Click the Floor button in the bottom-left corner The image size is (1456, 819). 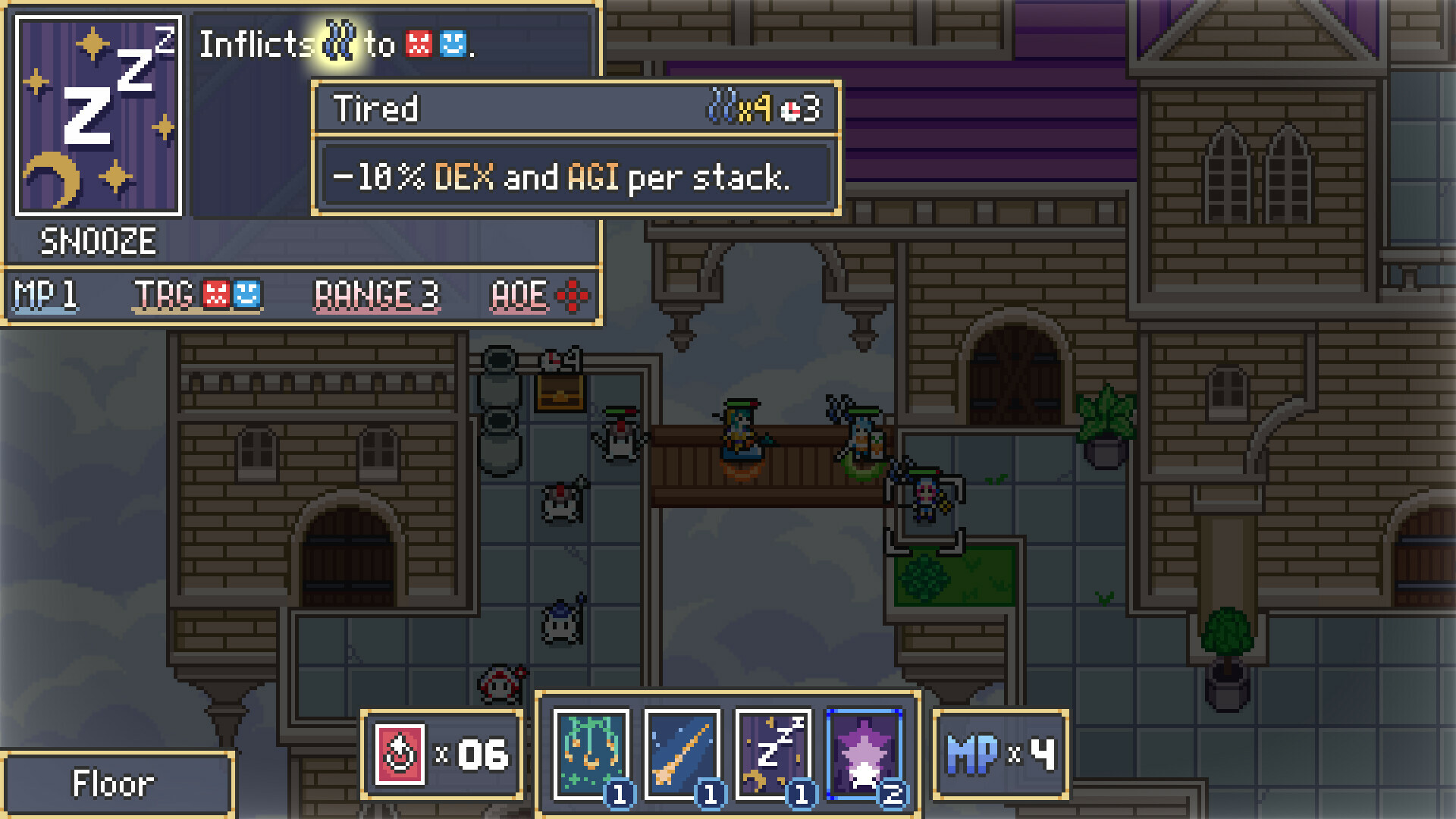(x=115, y=783)
